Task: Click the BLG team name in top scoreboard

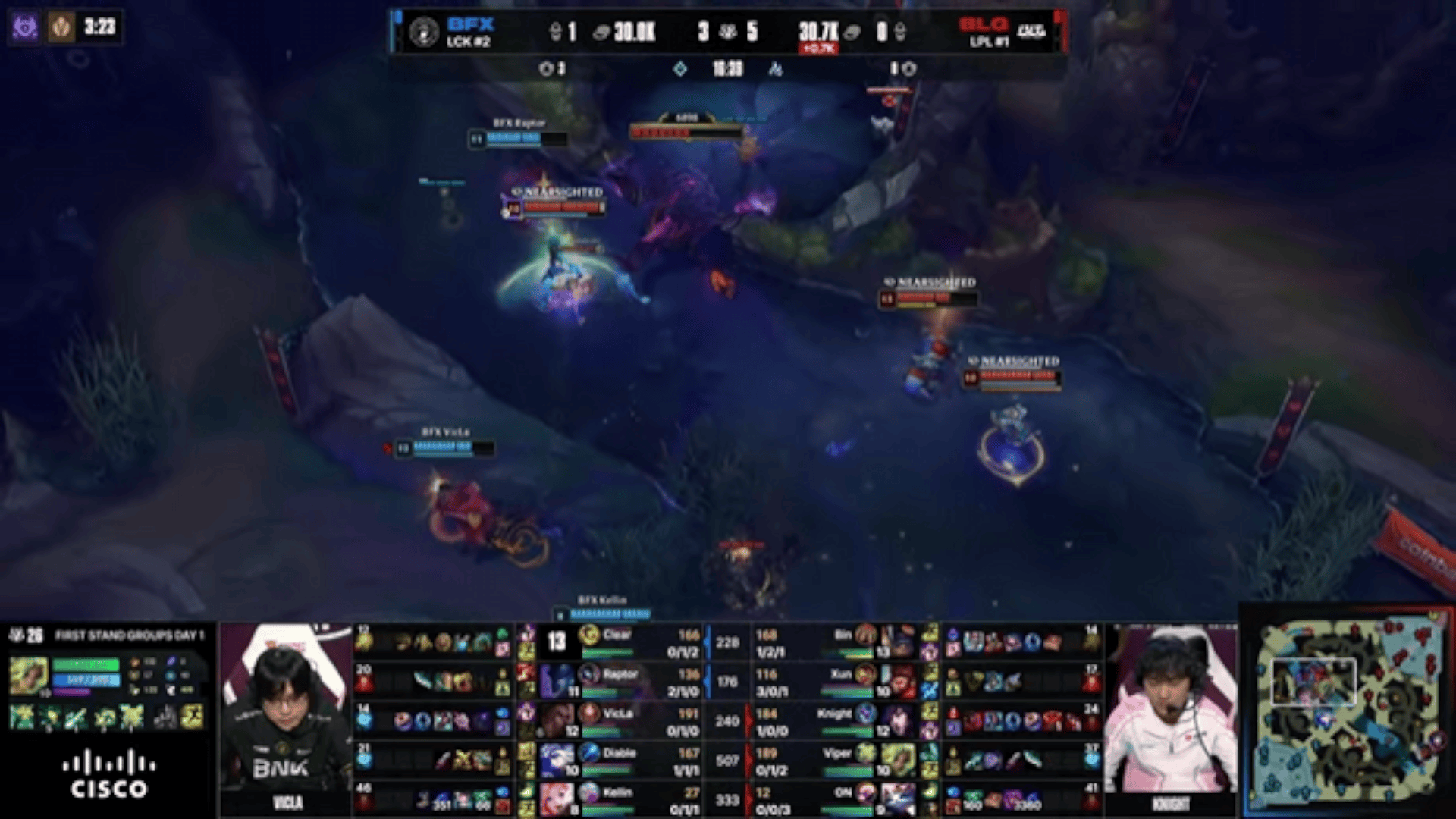Action: coord(983,24)
